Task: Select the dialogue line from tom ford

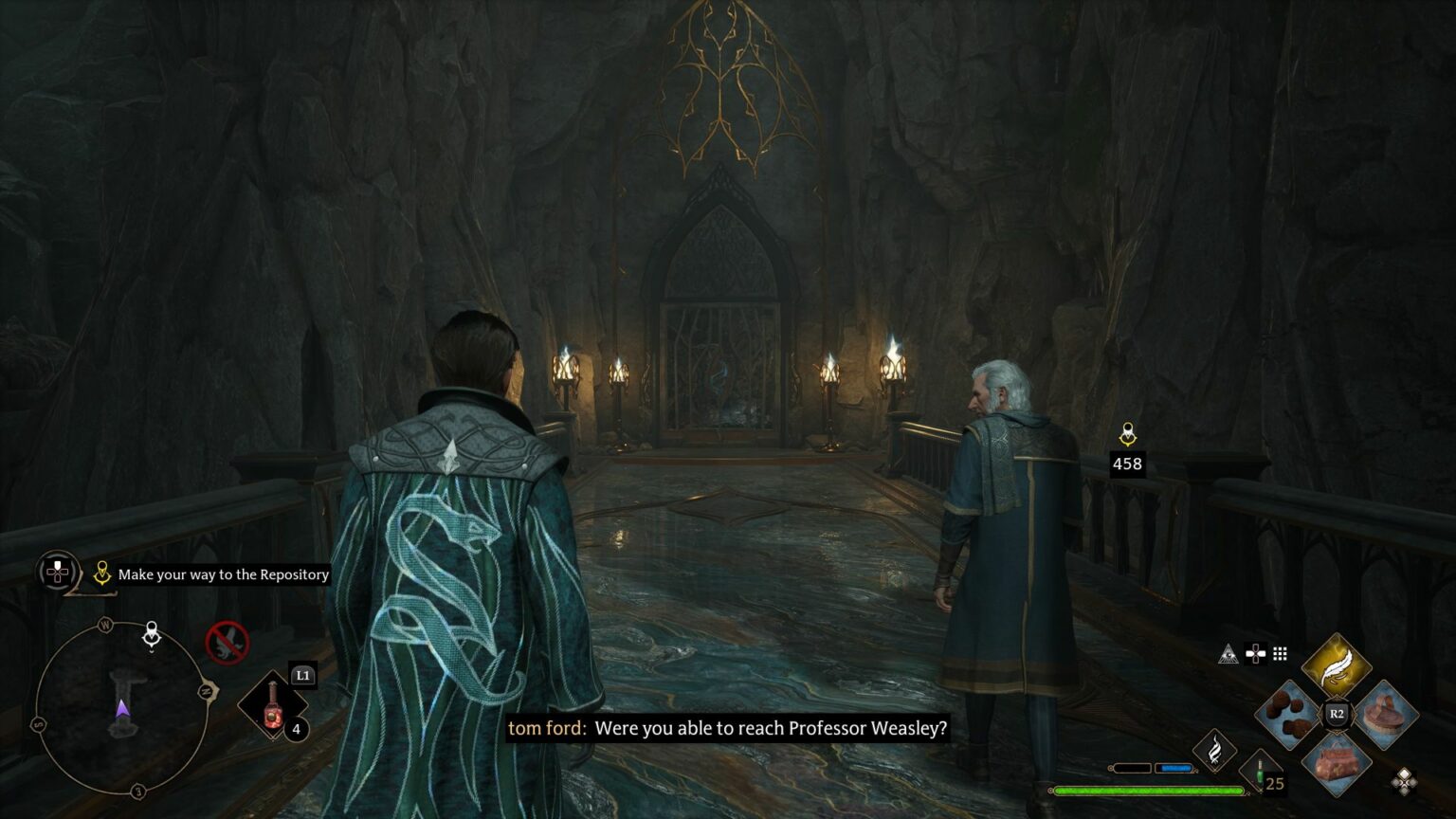Action: point(730,730)
